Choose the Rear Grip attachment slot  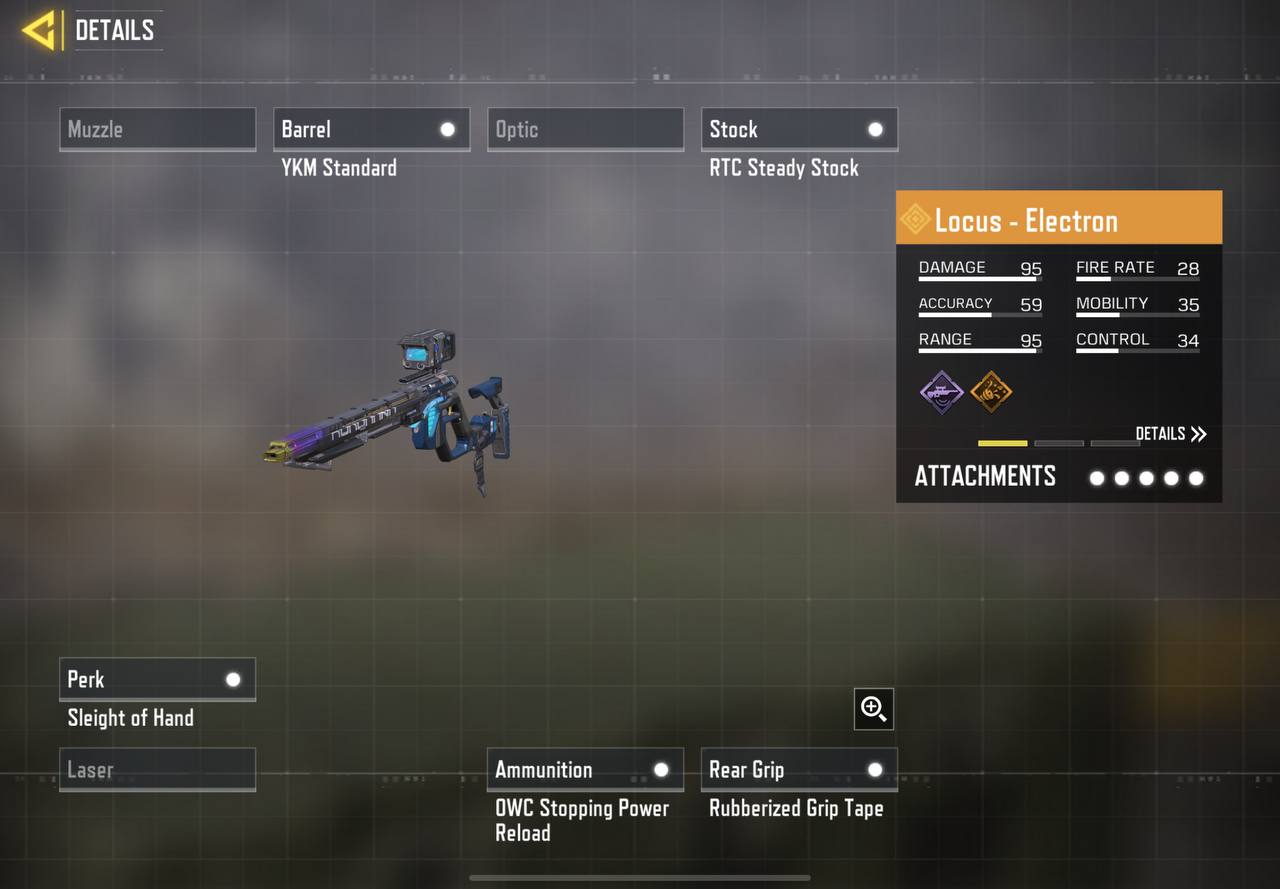tap(799, 769)
